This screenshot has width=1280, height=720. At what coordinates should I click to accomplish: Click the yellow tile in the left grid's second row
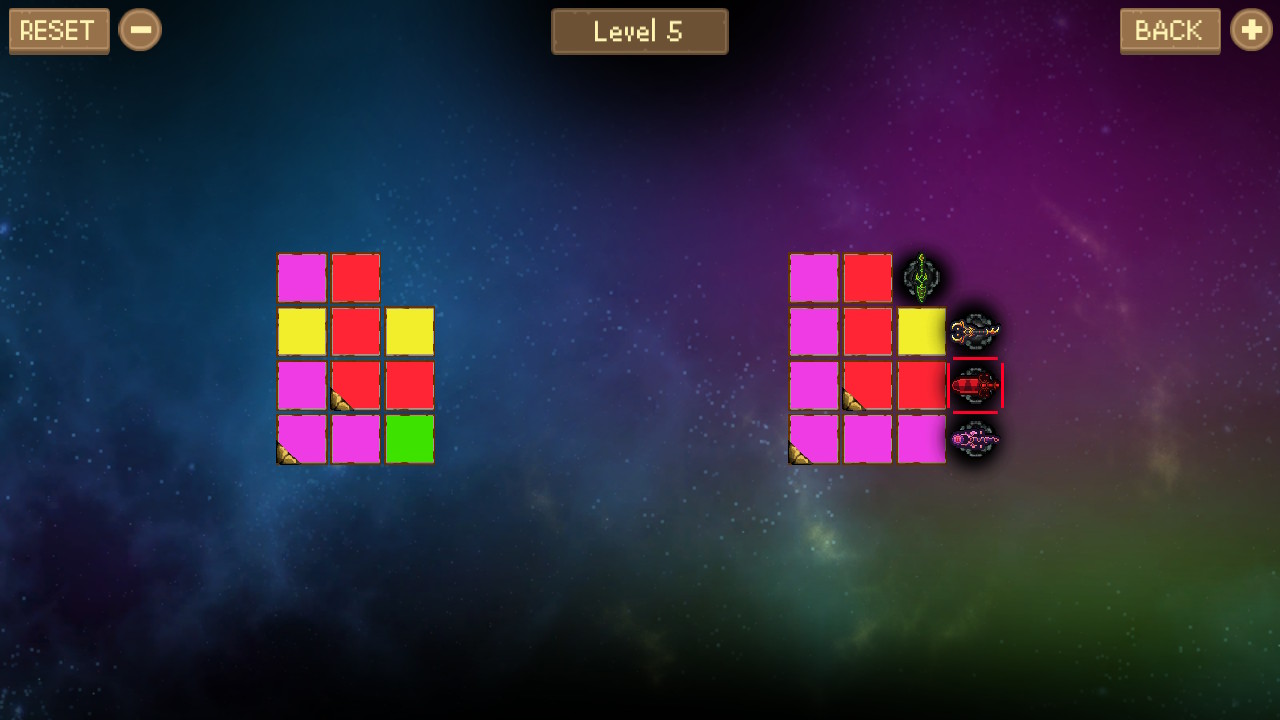[302, 333]
